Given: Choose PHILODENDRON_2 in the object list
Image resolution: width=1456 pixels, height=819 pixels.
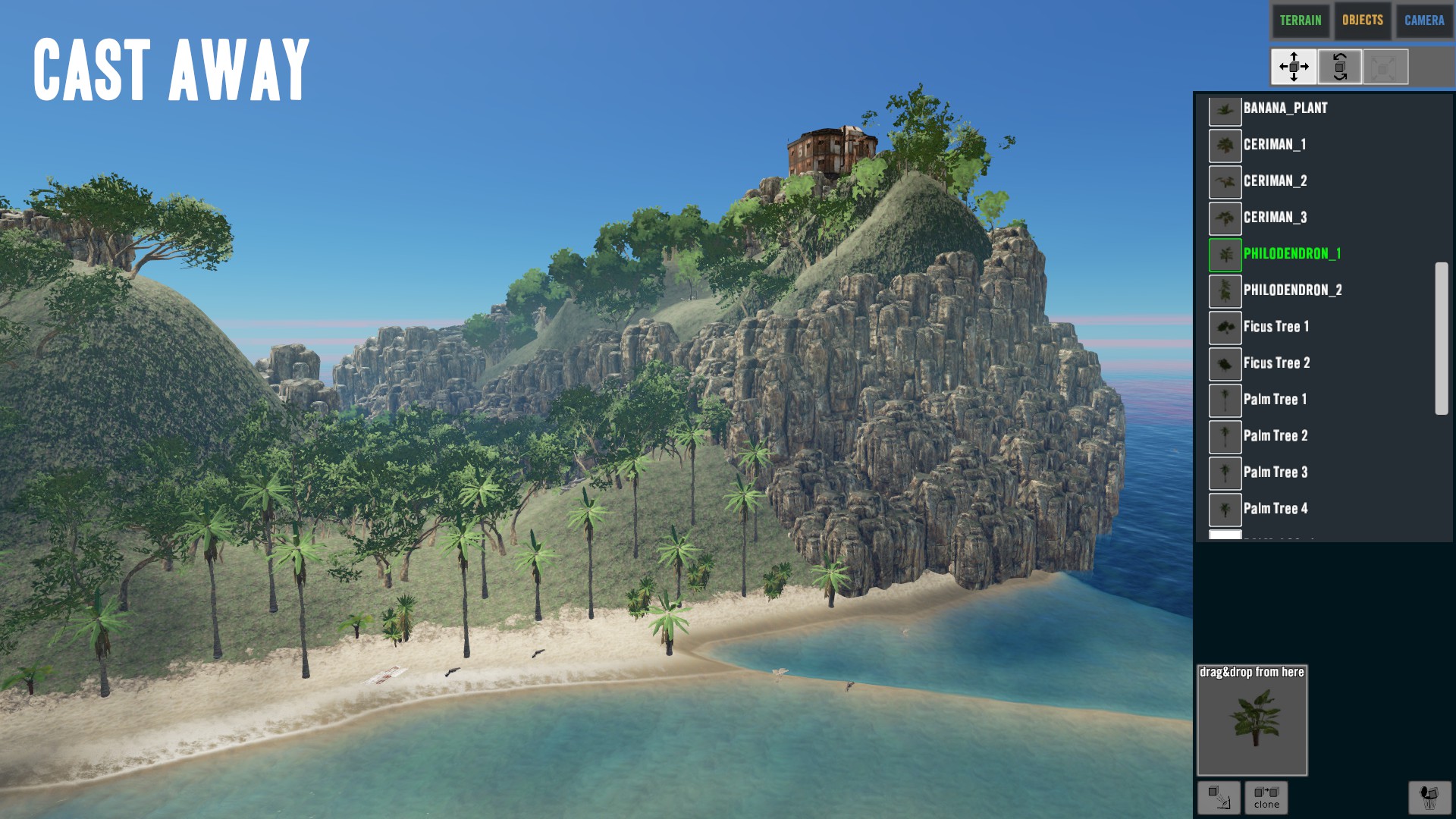Looking at the screenshot, I should click(1292, 290).
